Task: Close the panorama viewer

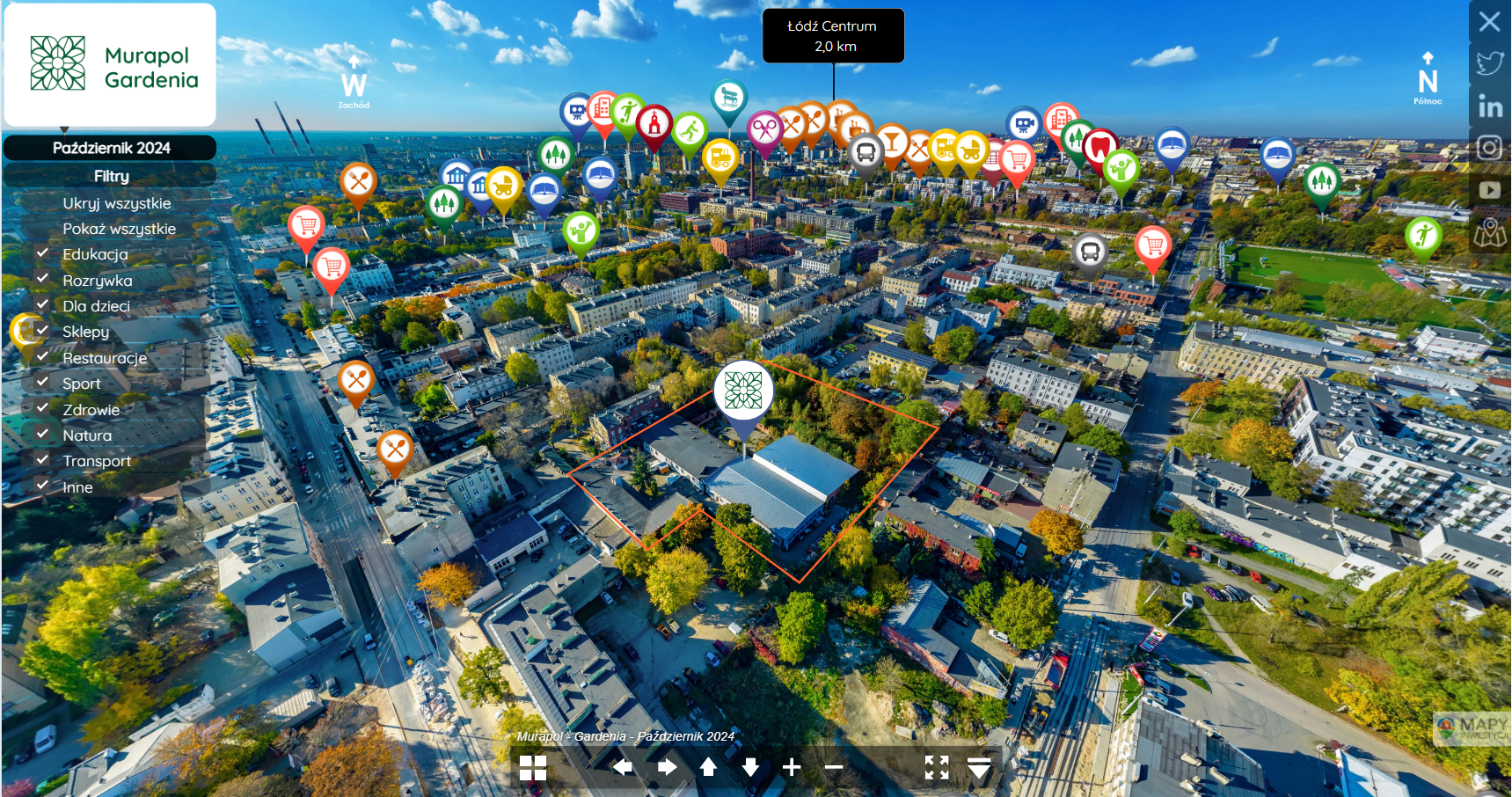Action: 1489,21
